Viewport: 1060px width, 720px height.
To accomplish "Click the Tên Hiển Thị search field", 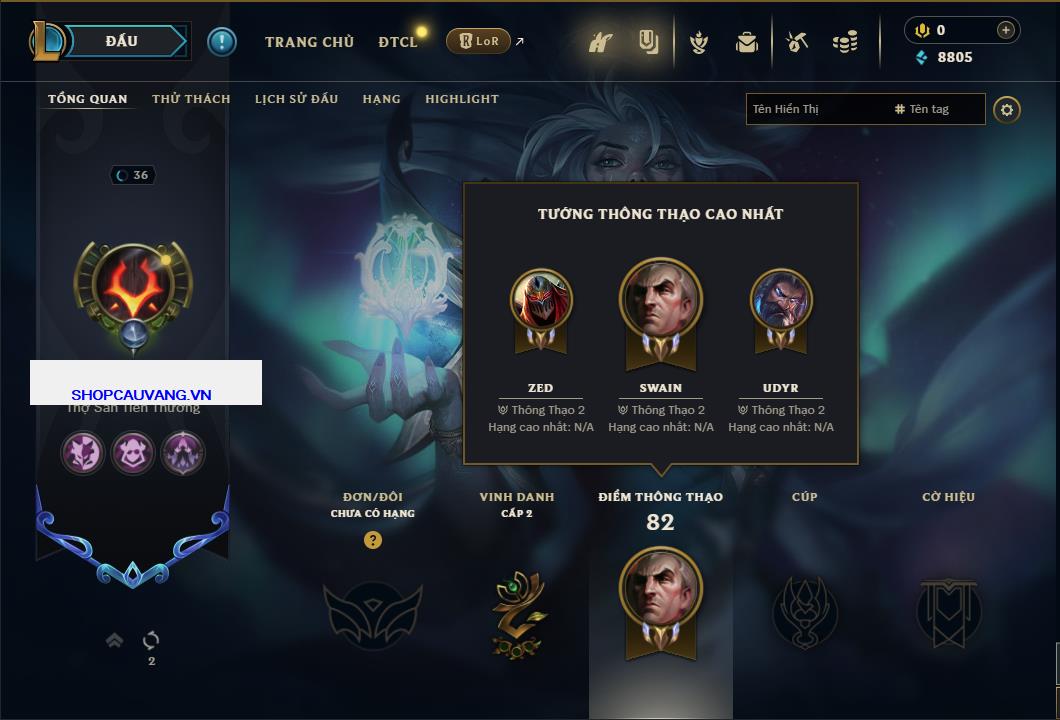I will (817, 109).
